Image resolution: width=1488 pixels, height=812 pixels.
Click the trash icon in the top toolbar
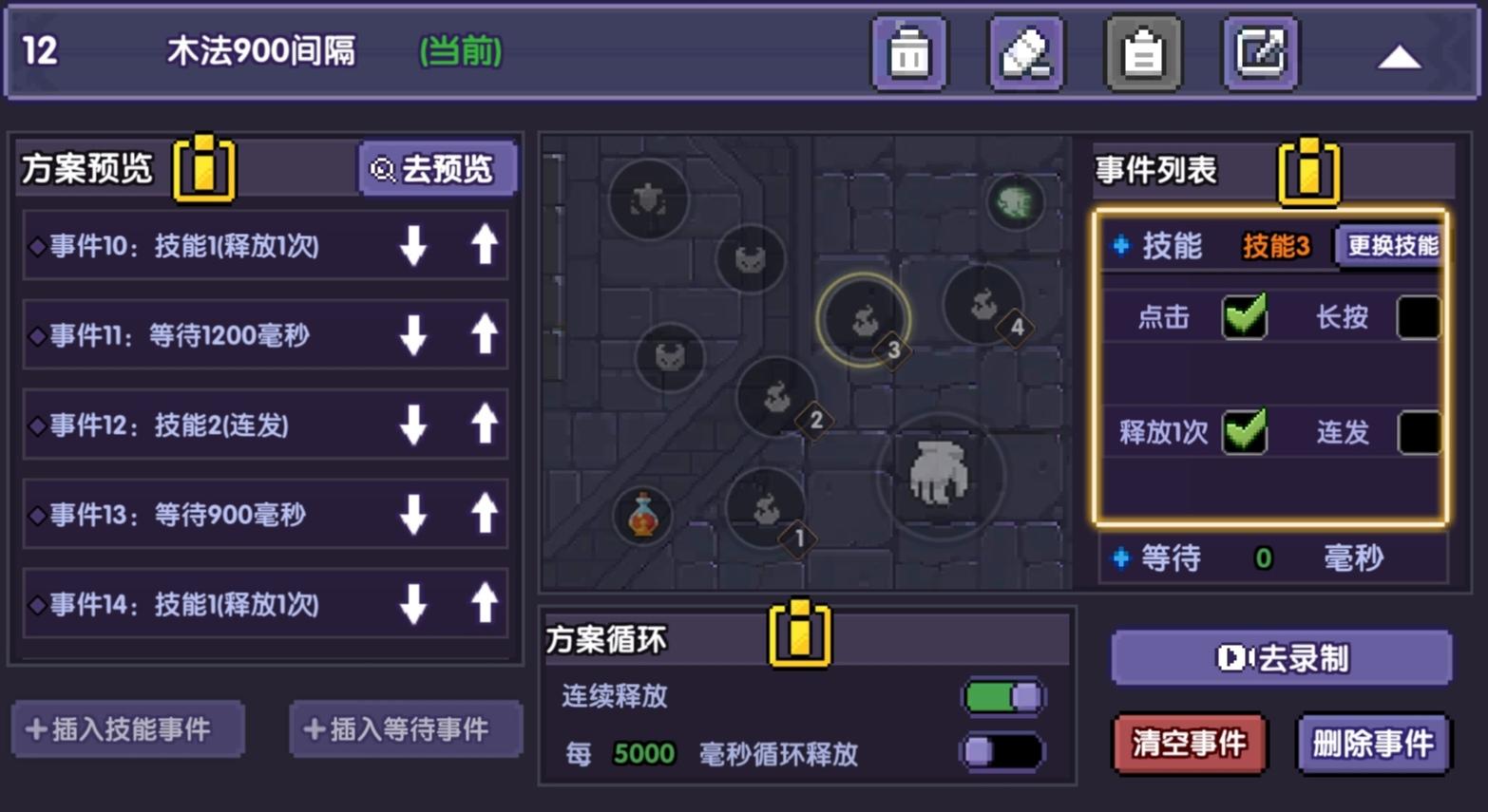pos(907,54)
